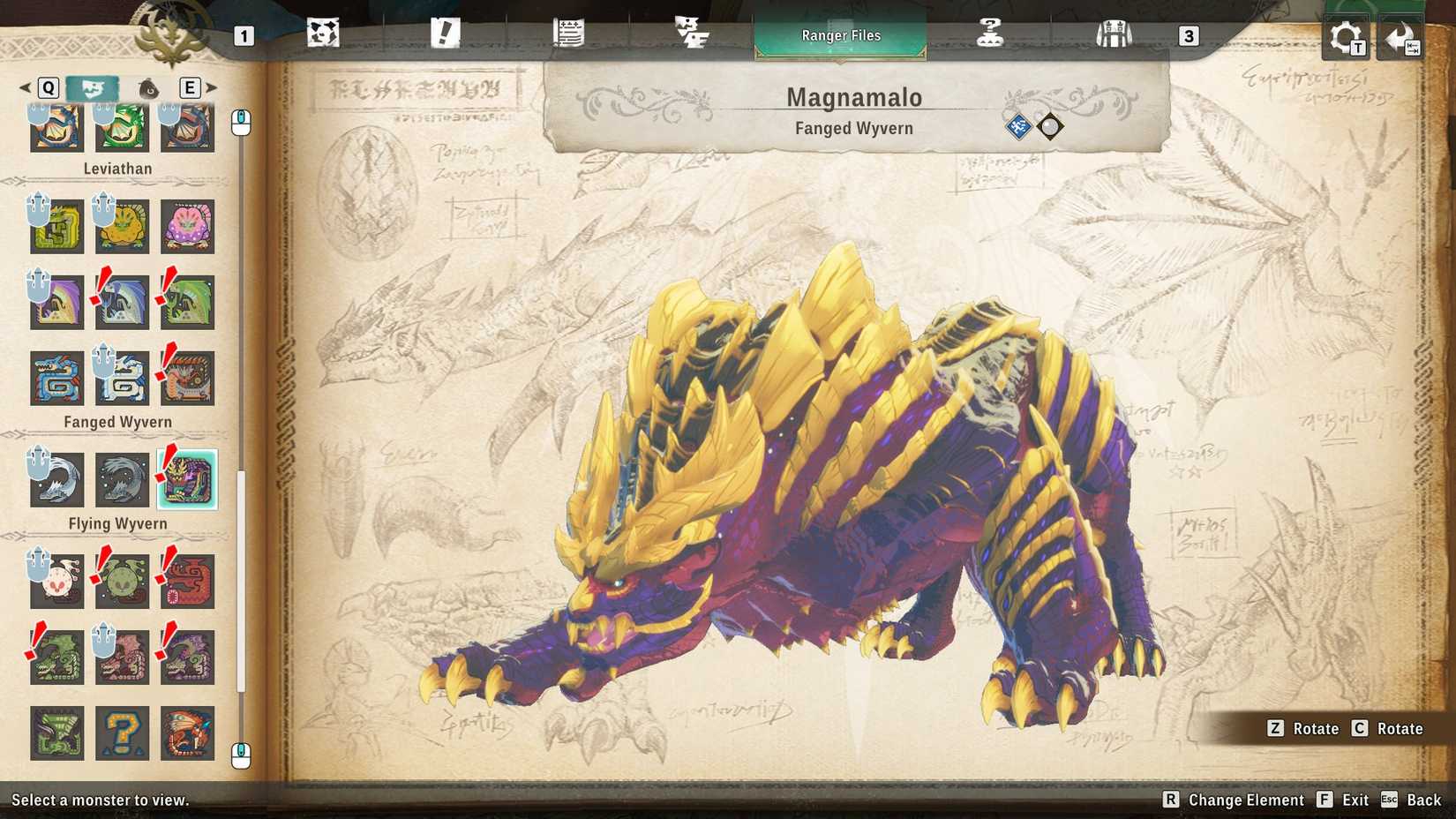Toggle the blue element icon beside Magnamalo's name
Viewport: 1456px width, 819px height.
[1017, 126]
